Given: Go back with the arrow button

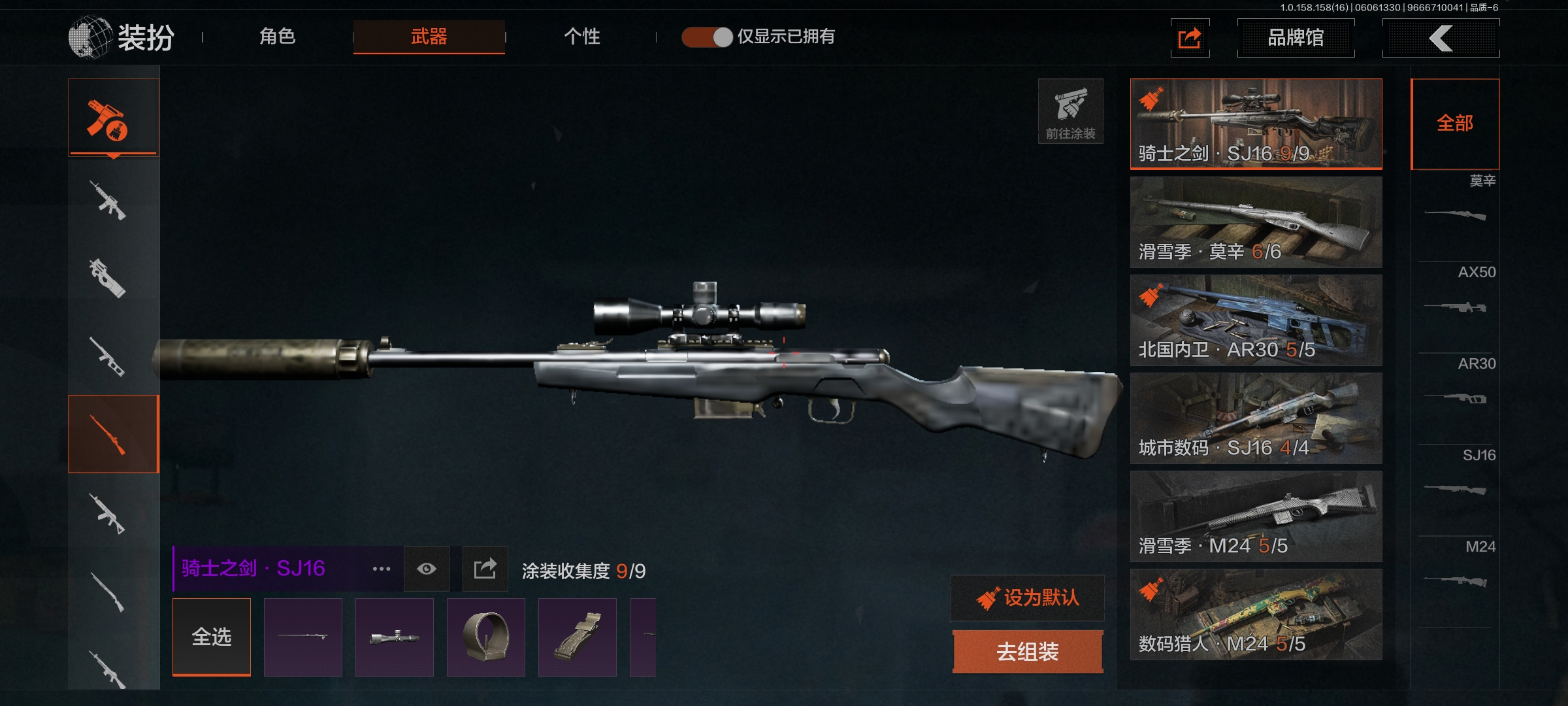Looking at the screenshot, I should 1441,38.
